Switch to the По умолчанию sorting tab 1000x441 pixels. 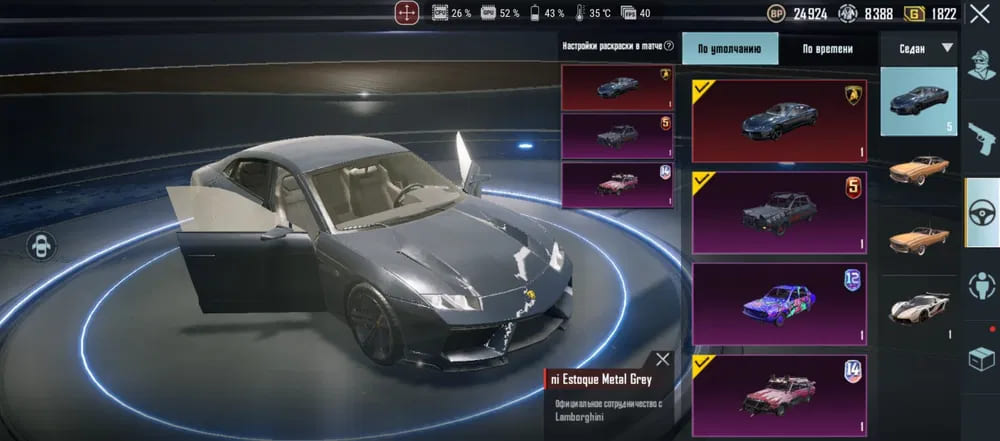click(x=730, y=48)
